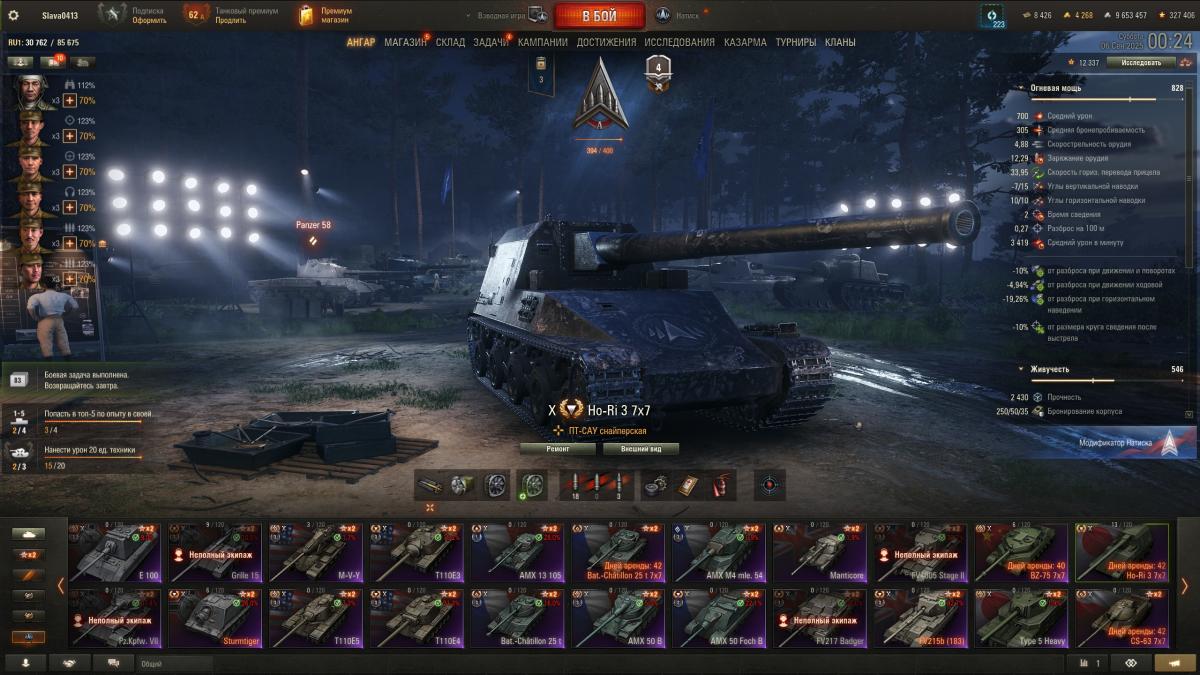Open the ТУРНИРЫ tab
The width and height of the screenshot is (1200, 675).
(x=795, y=43)
